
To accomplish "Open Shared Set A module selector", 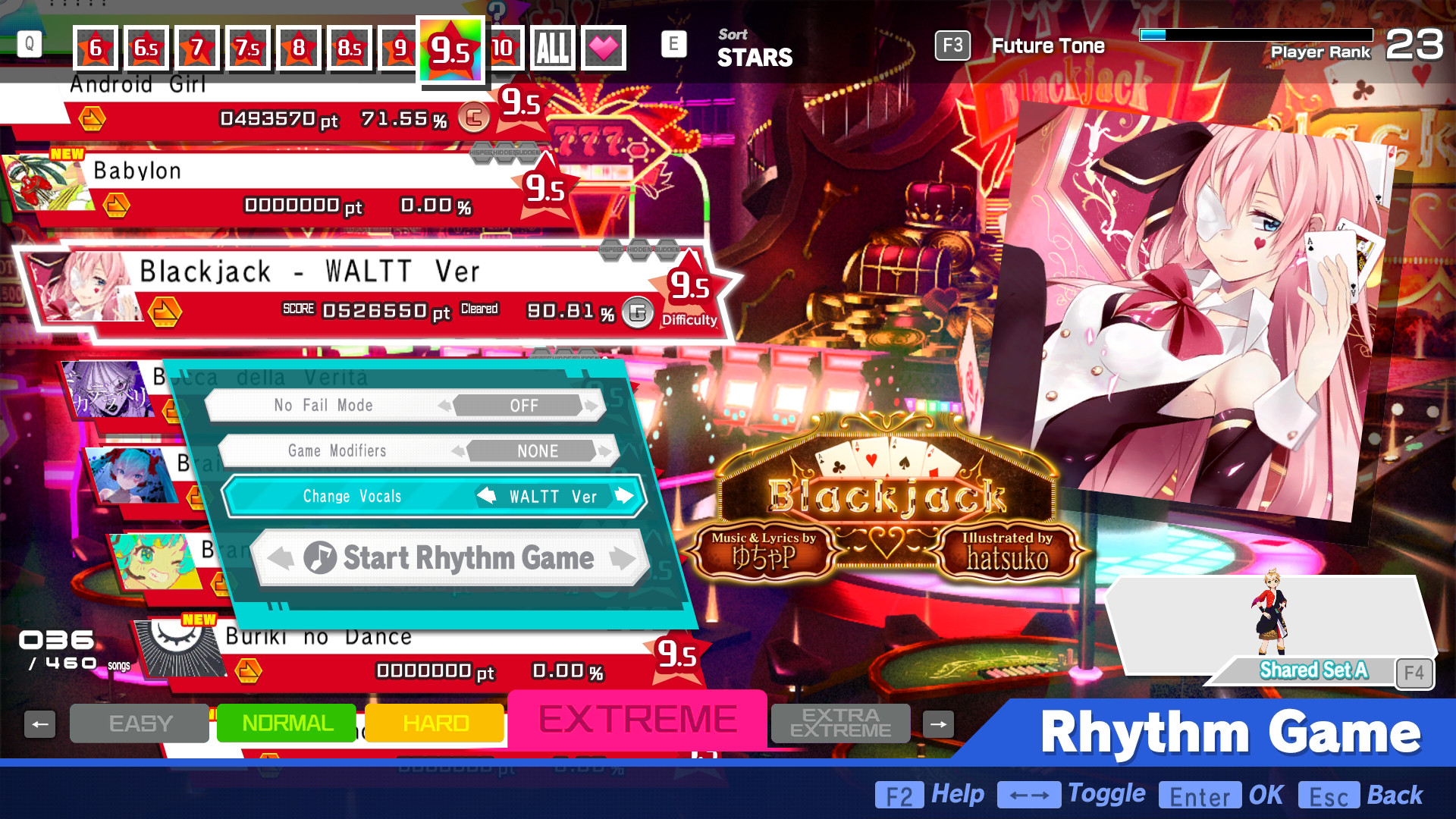I will (1313, 670).
